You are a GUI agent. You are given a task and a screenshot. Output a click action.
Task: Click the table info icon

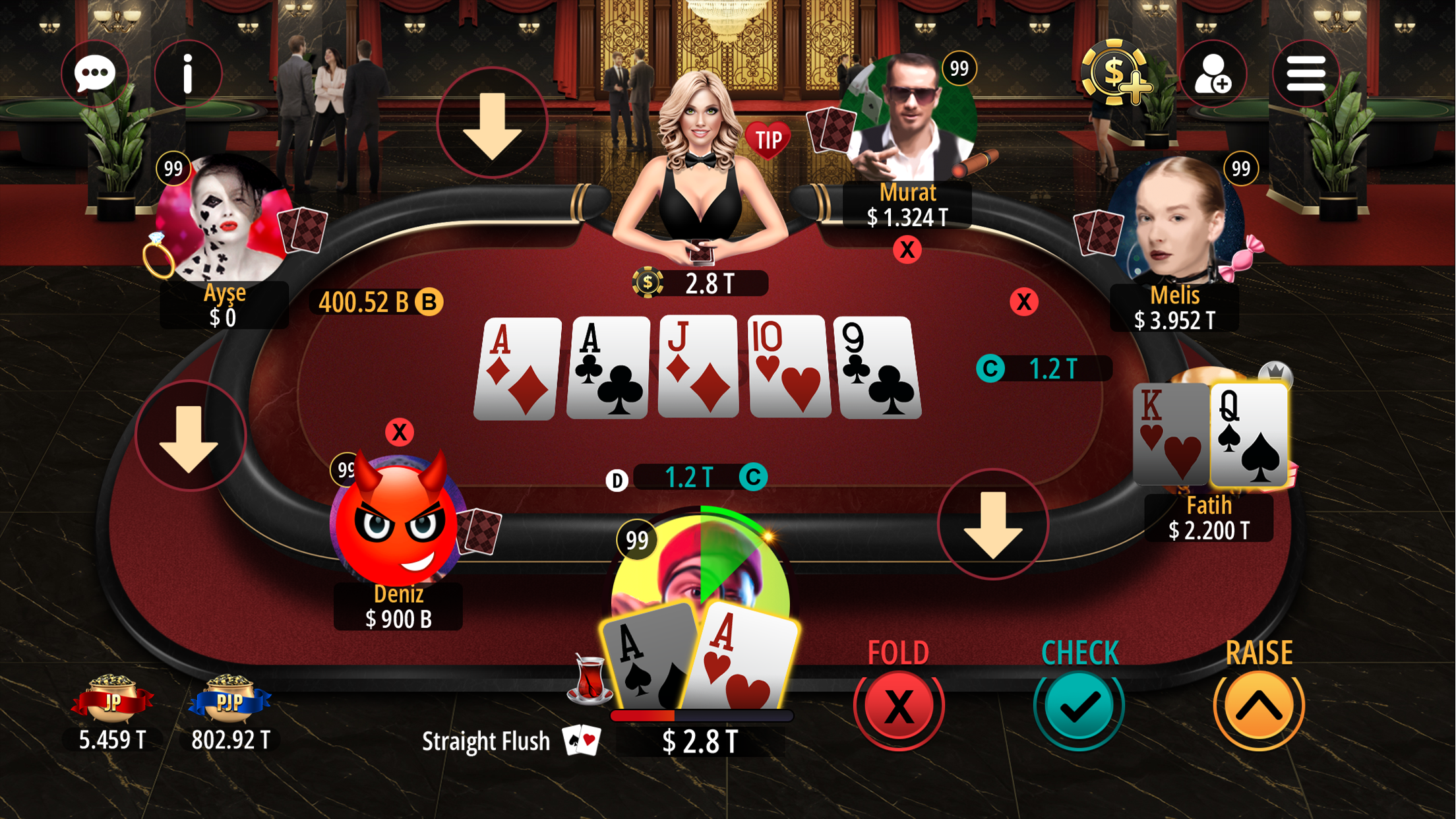click(188, 73)
